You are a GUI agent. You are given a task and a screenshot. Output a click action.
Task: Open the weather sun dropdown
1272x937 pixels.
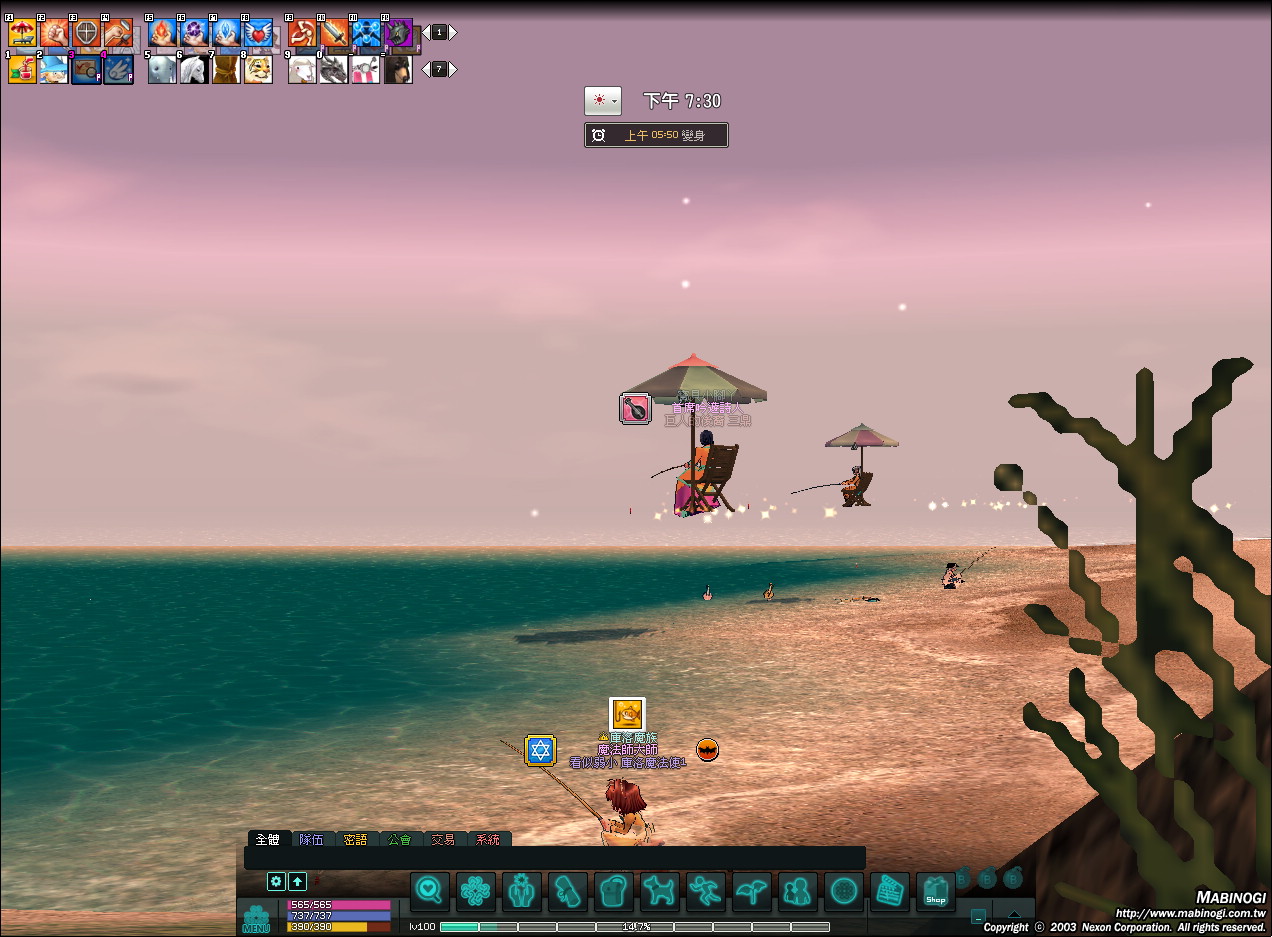click(x=603, y=101)
